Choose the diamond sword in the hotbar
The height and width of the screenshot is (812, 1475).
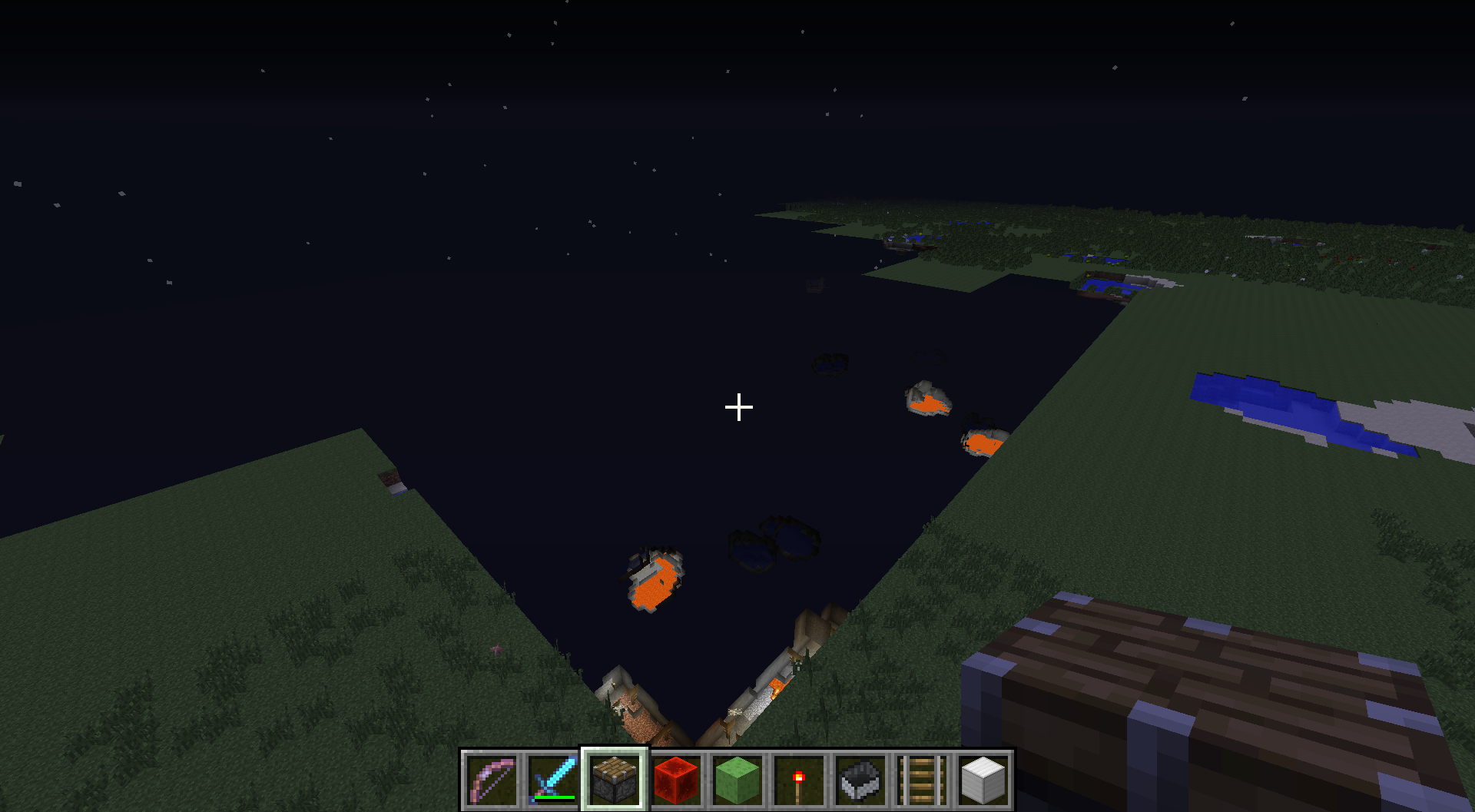tap(553, 780)
